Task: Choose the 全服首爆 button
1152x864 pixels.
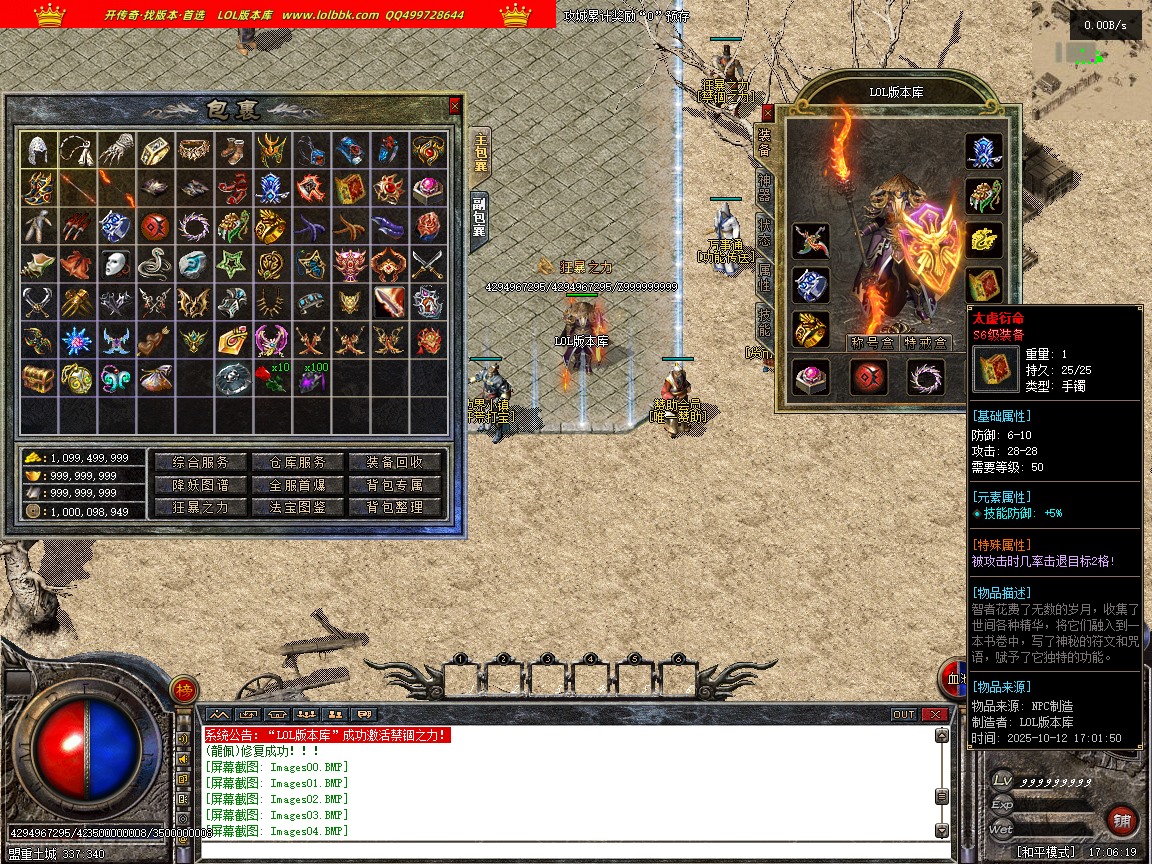Action: click(x=297, y=485)
